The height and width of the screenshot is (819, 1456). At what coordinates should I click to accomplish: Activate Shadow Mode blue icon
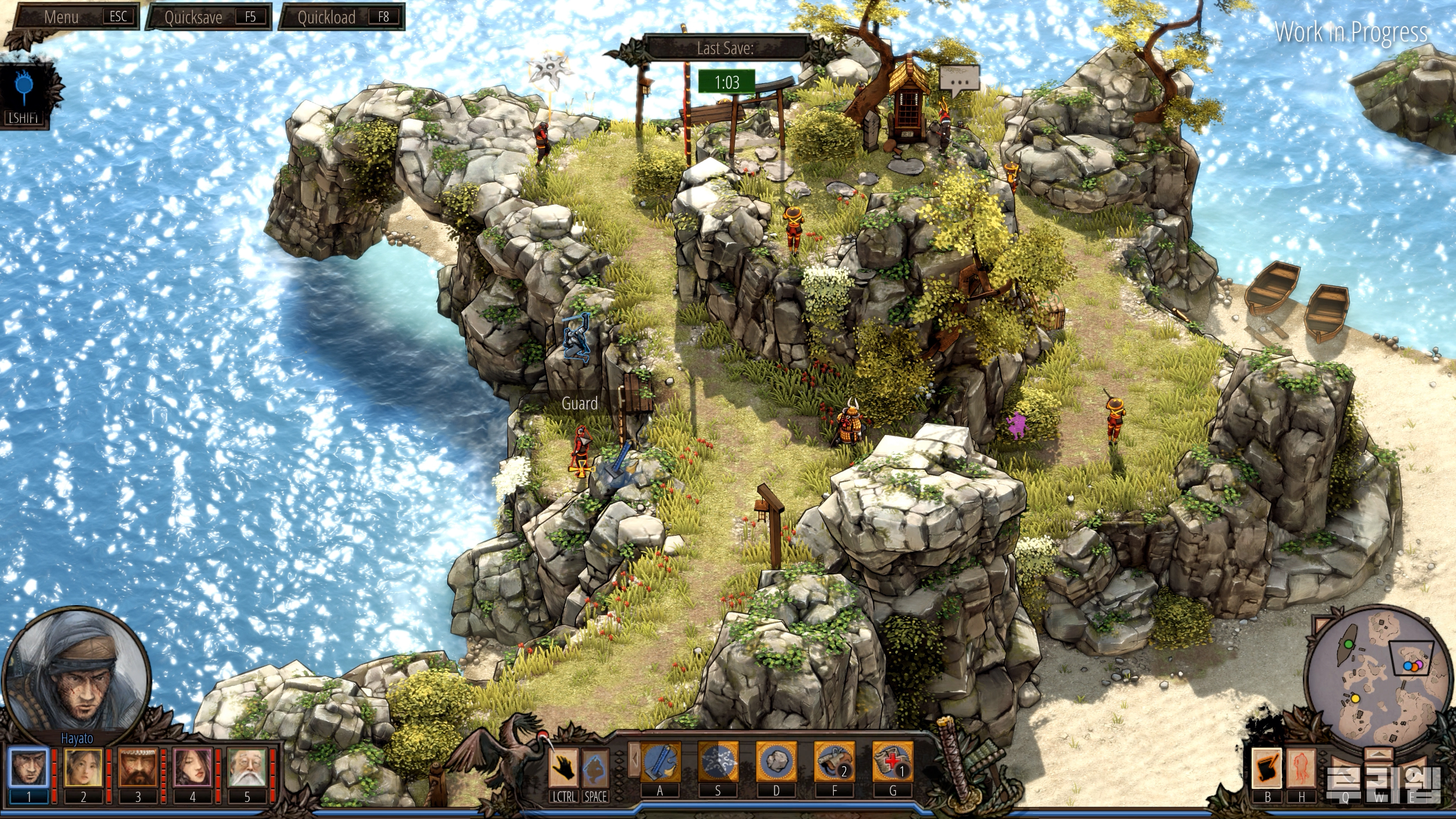point(24,91)
